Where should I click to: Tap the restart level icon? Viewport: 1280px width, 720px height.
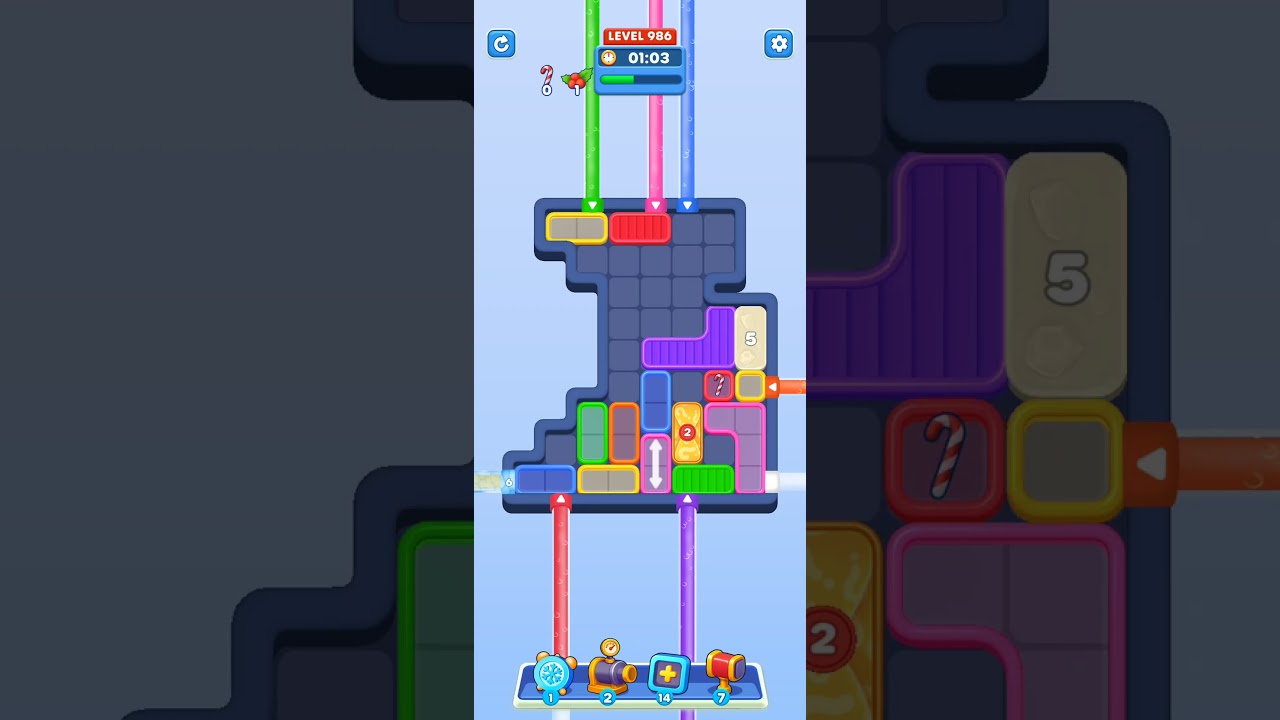point(501,44)
